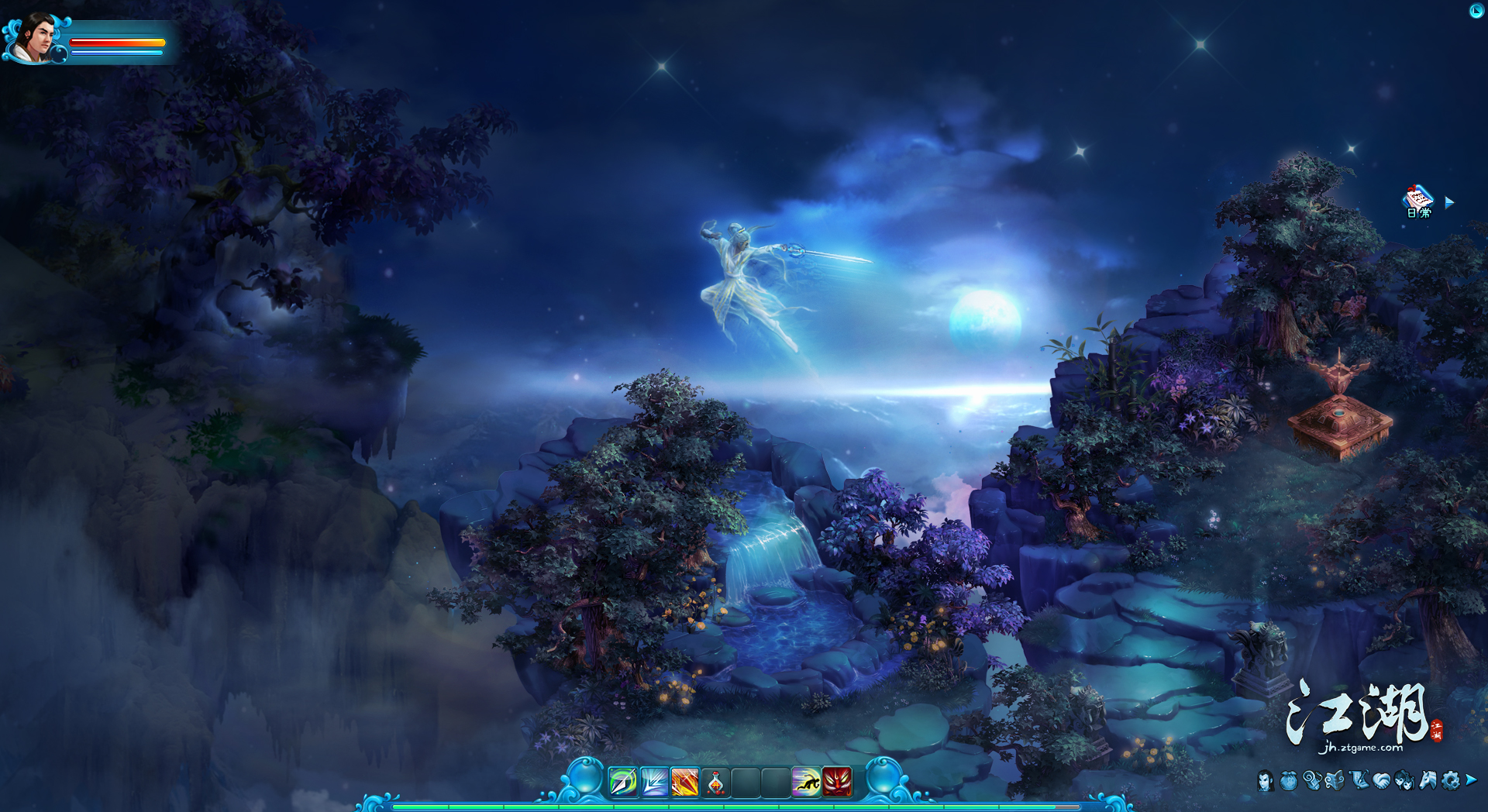Image resolution: width=1488 pixels, height=812 pixels.
Task: Open the 日常 daily activities icon
Action: click(x=1418, y=201)
